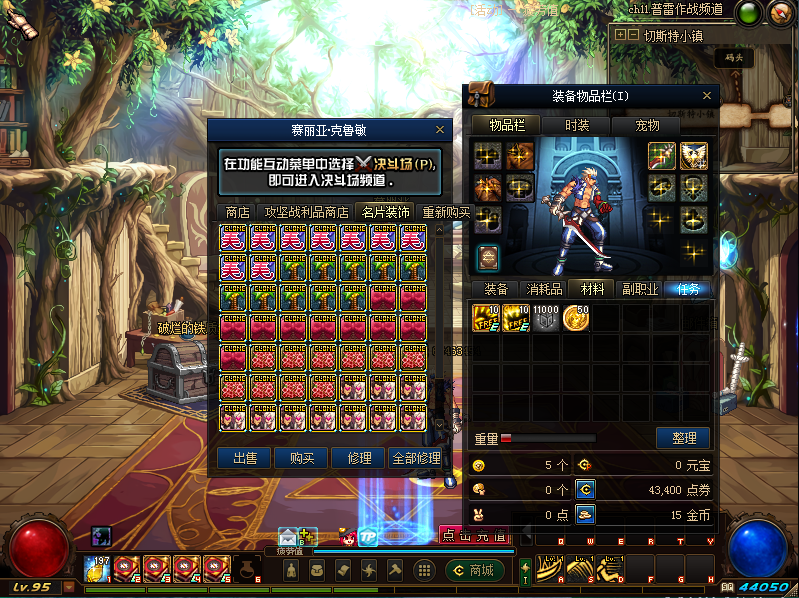Choose the 修理 repair button

[x=358, y=458]
